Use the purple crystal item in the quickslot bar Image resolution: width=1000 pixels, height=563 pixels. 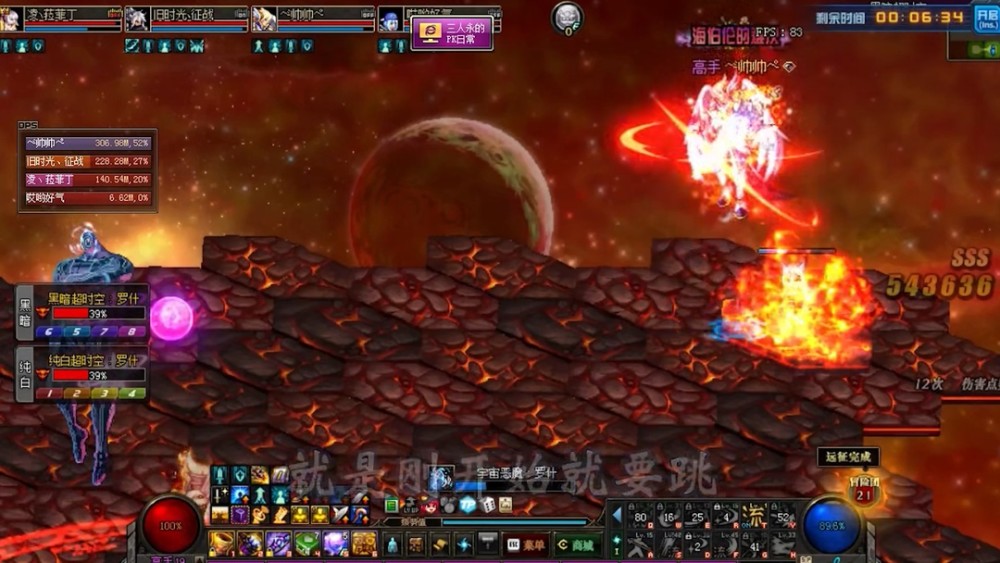335,544
